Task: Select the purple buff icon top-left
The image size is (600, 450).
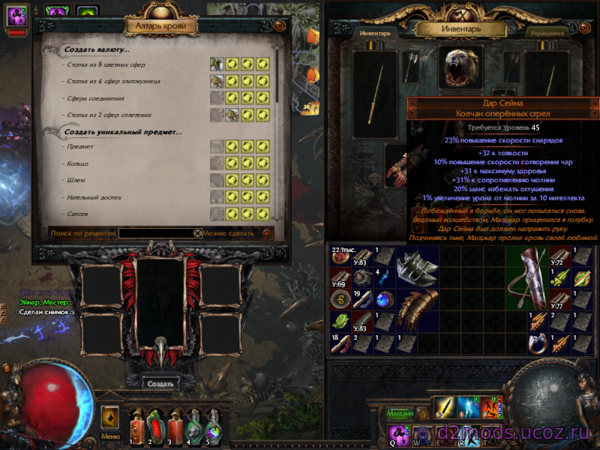Action: coord(21,13)
